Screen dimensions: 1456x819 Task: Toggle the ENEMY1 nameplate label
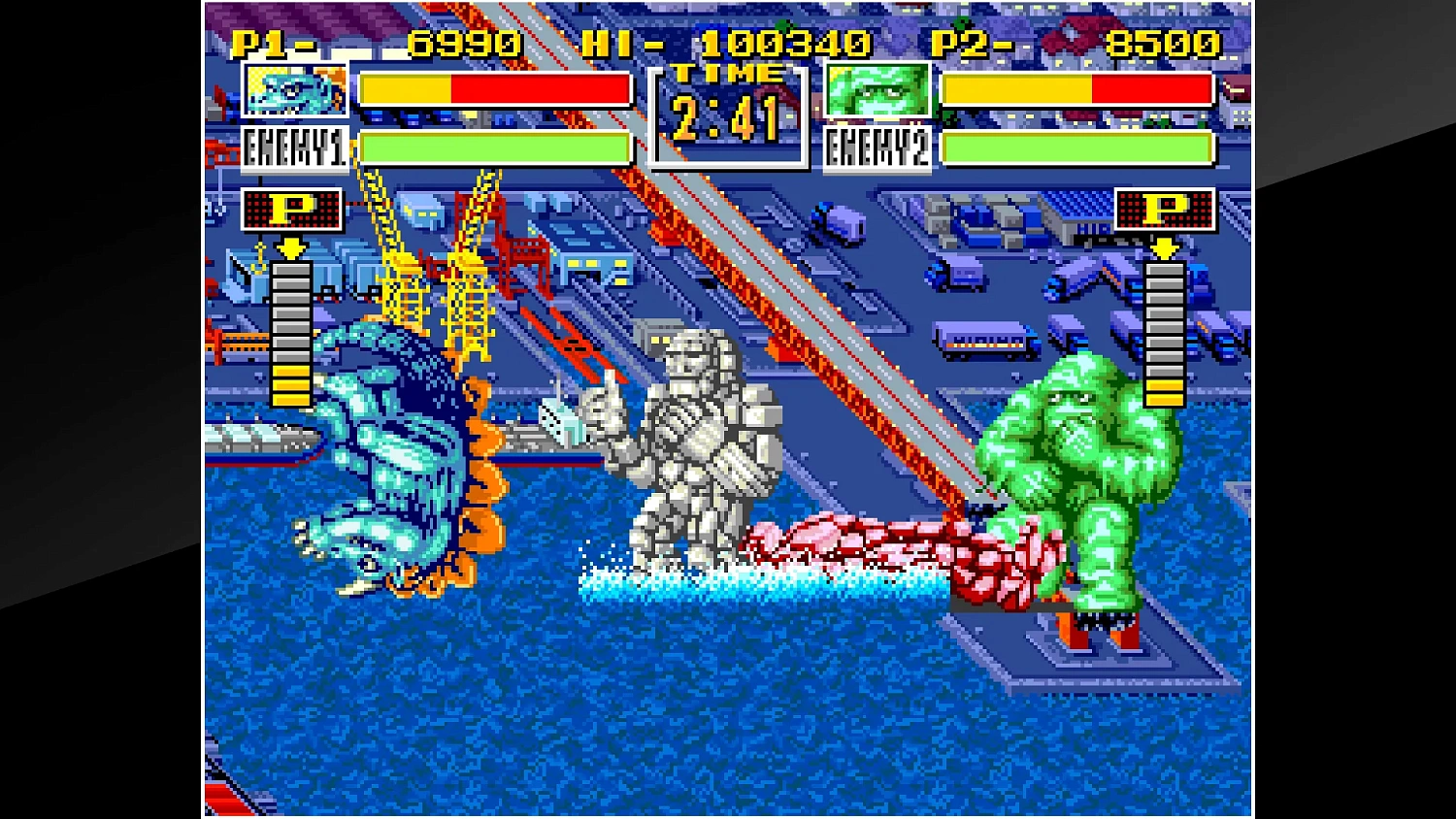[x=293, y=147]
